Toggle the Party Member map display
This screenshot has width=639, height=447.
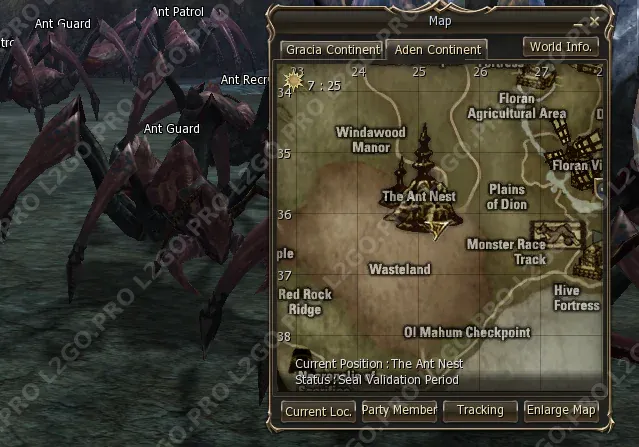(399, 409)
